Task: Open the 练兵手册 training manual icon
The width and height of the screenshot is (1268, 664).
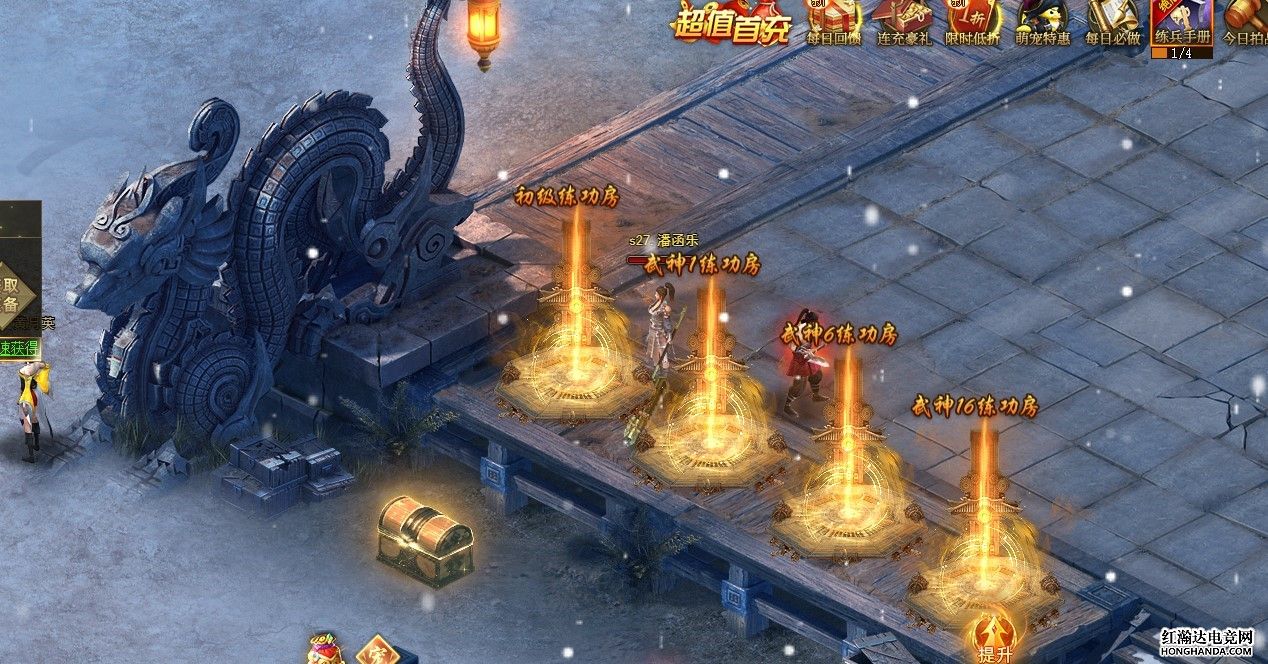Action: click(x=1181, y=24)
